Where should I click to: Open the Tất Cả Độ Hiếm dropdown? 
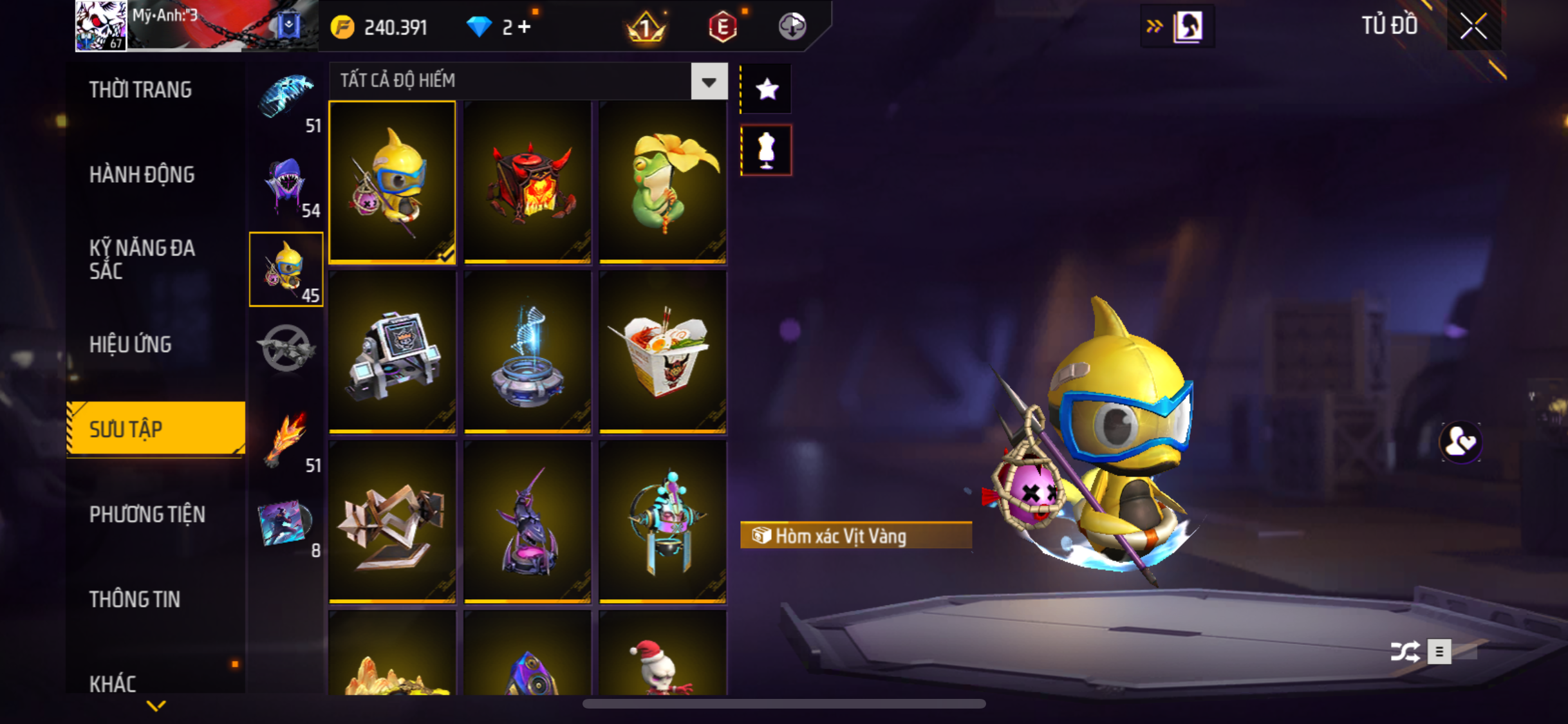coord(709,81)
